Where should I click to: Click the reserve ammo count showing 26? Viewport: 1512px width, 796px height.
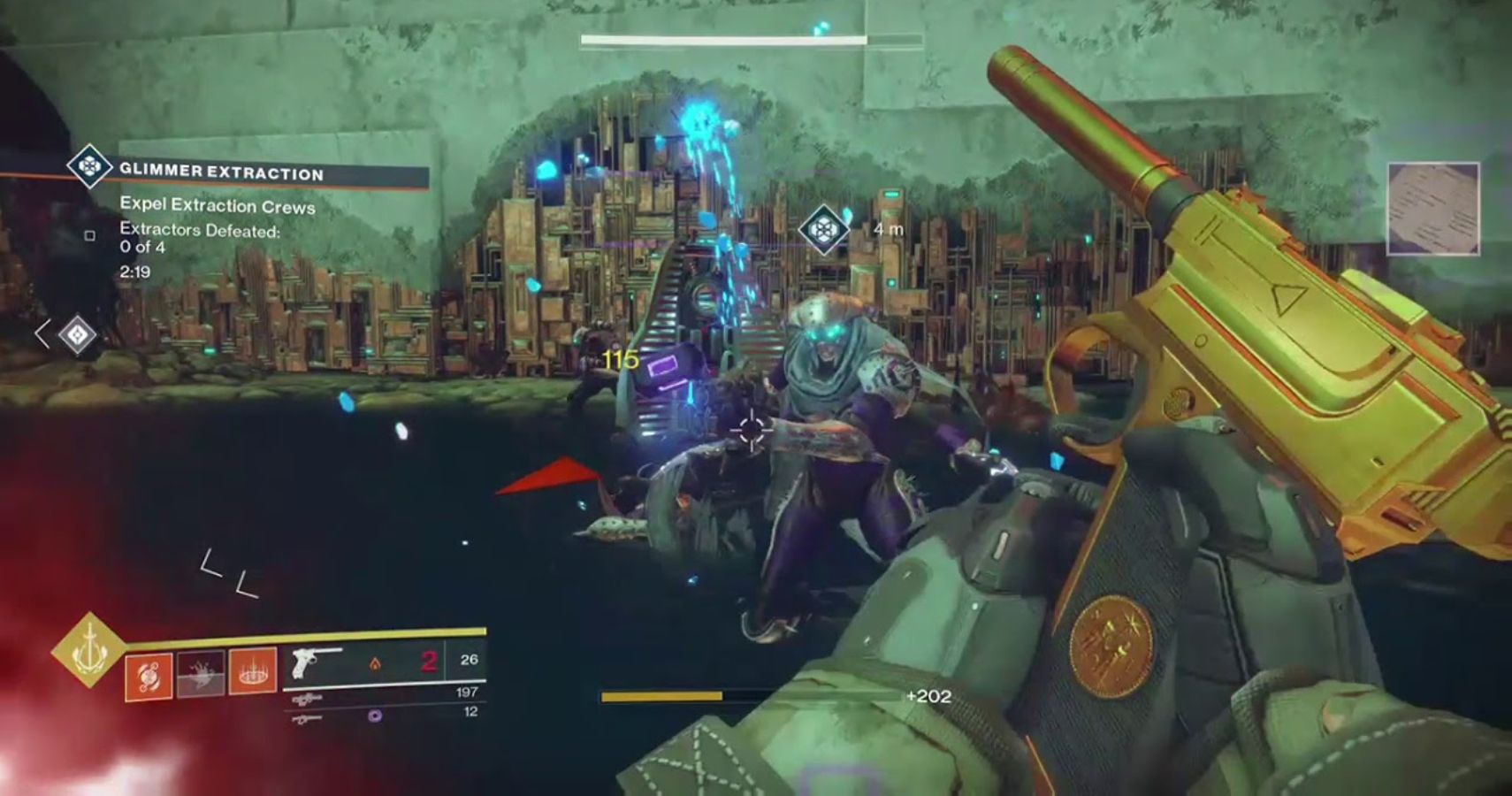coord(470,659)
